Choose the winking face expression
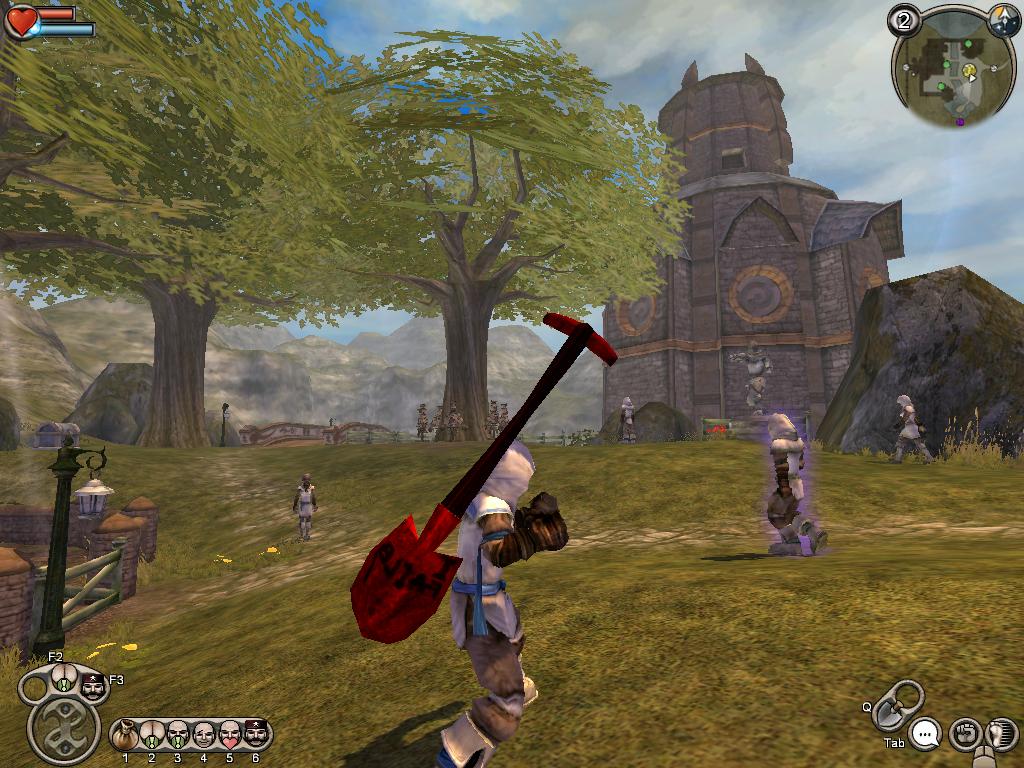 (x=204, y=736)
